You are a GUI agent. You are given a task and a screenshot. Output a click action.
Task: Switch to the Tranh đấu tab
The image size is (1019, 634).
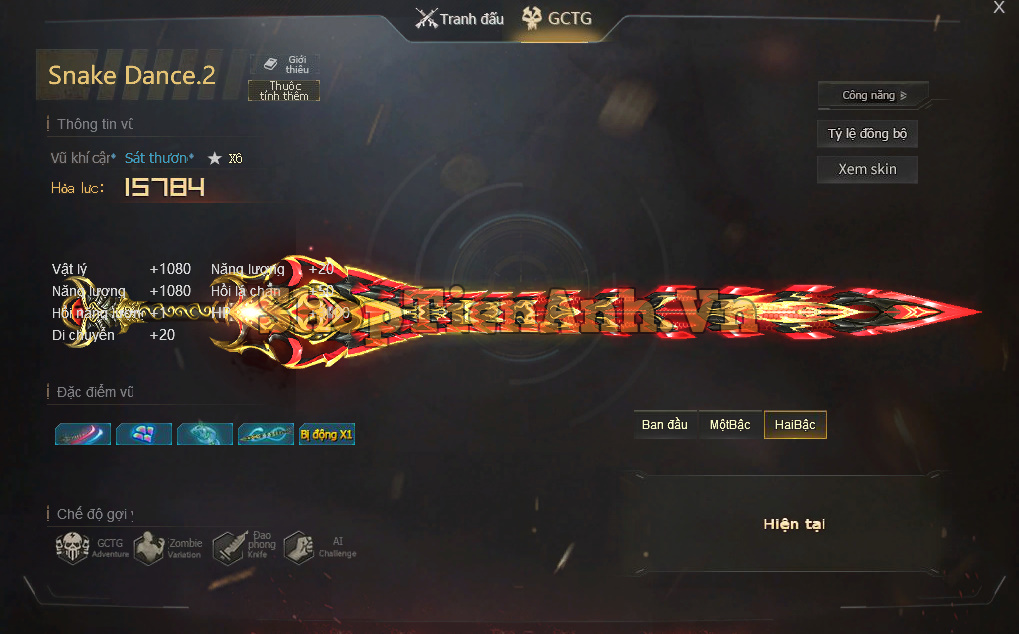point(460,18)
